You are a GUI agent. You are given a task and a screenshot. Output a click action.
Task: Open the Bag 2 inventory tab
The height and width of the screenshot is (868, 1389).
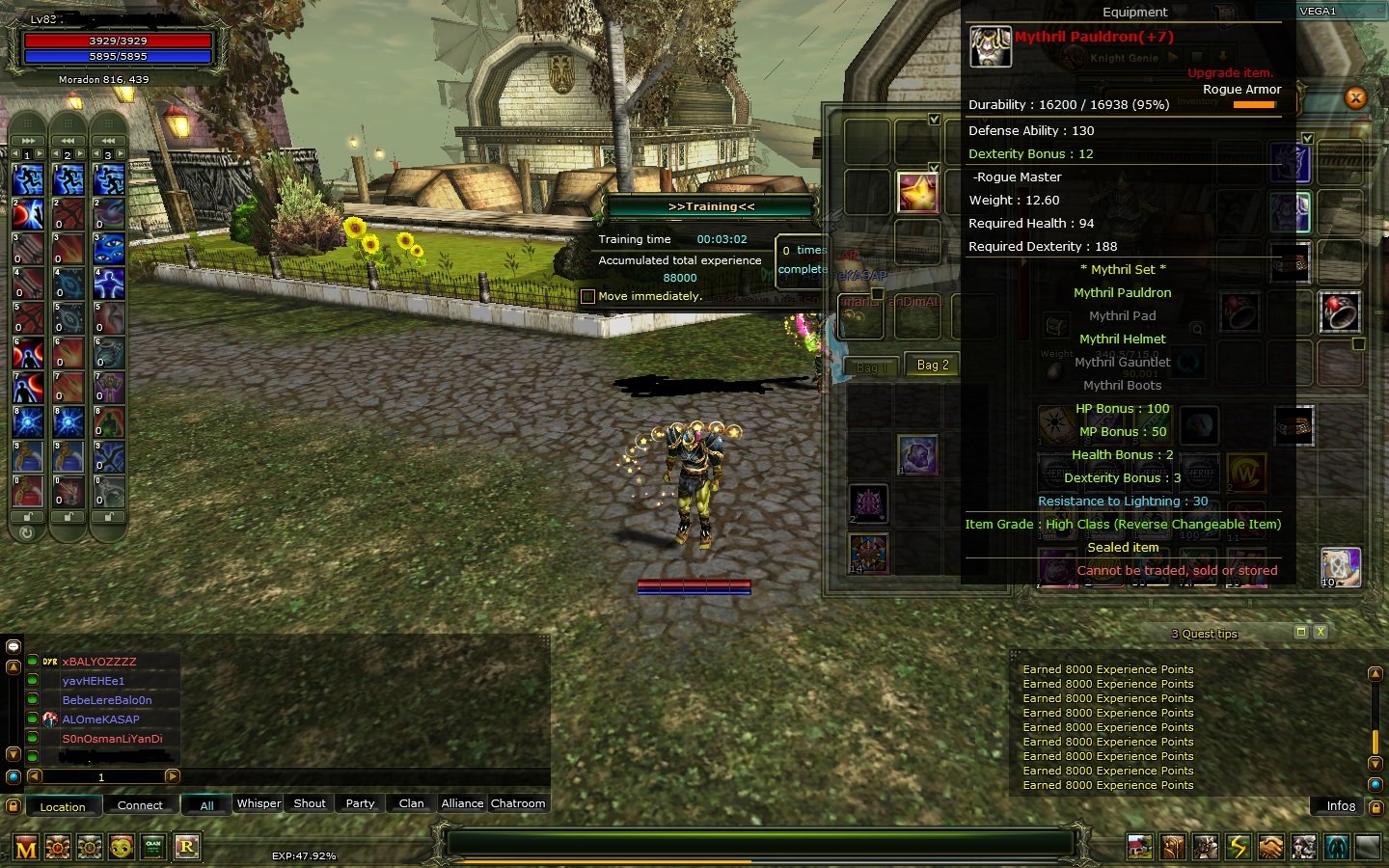(x=931, y=365)
